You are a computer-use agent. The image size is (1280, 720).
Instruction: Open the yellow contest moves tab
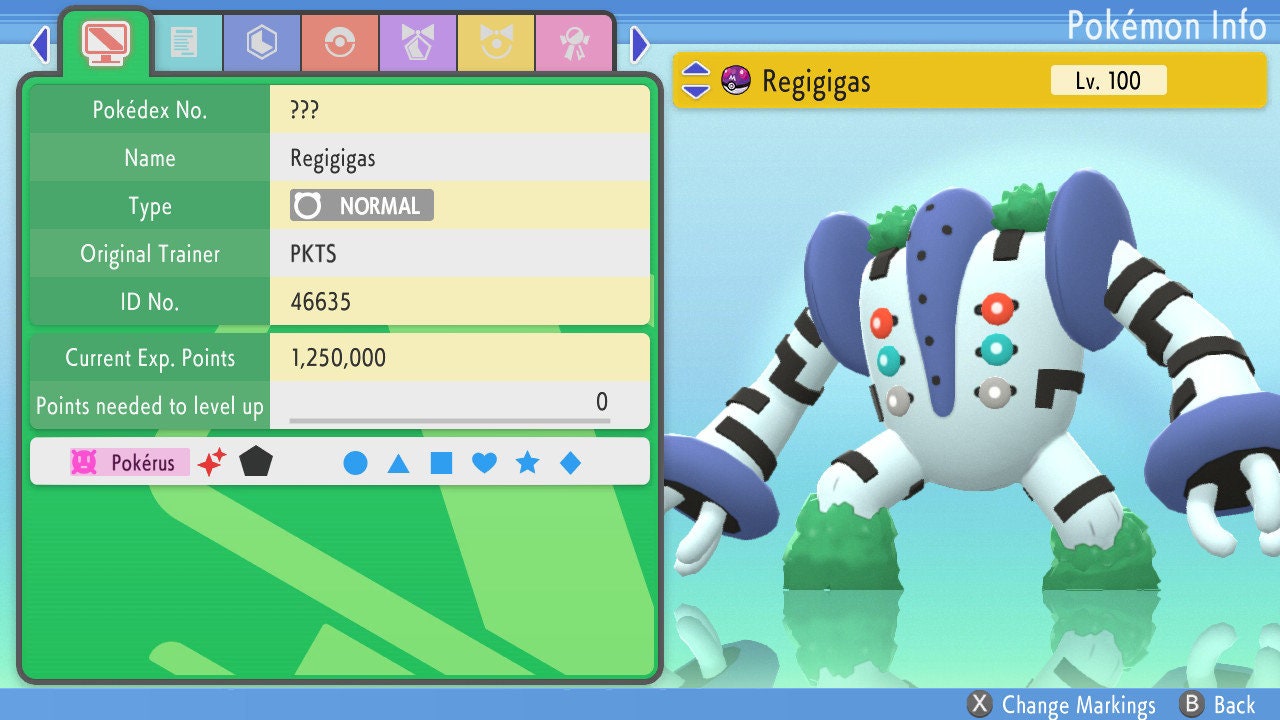pos(496,43)
